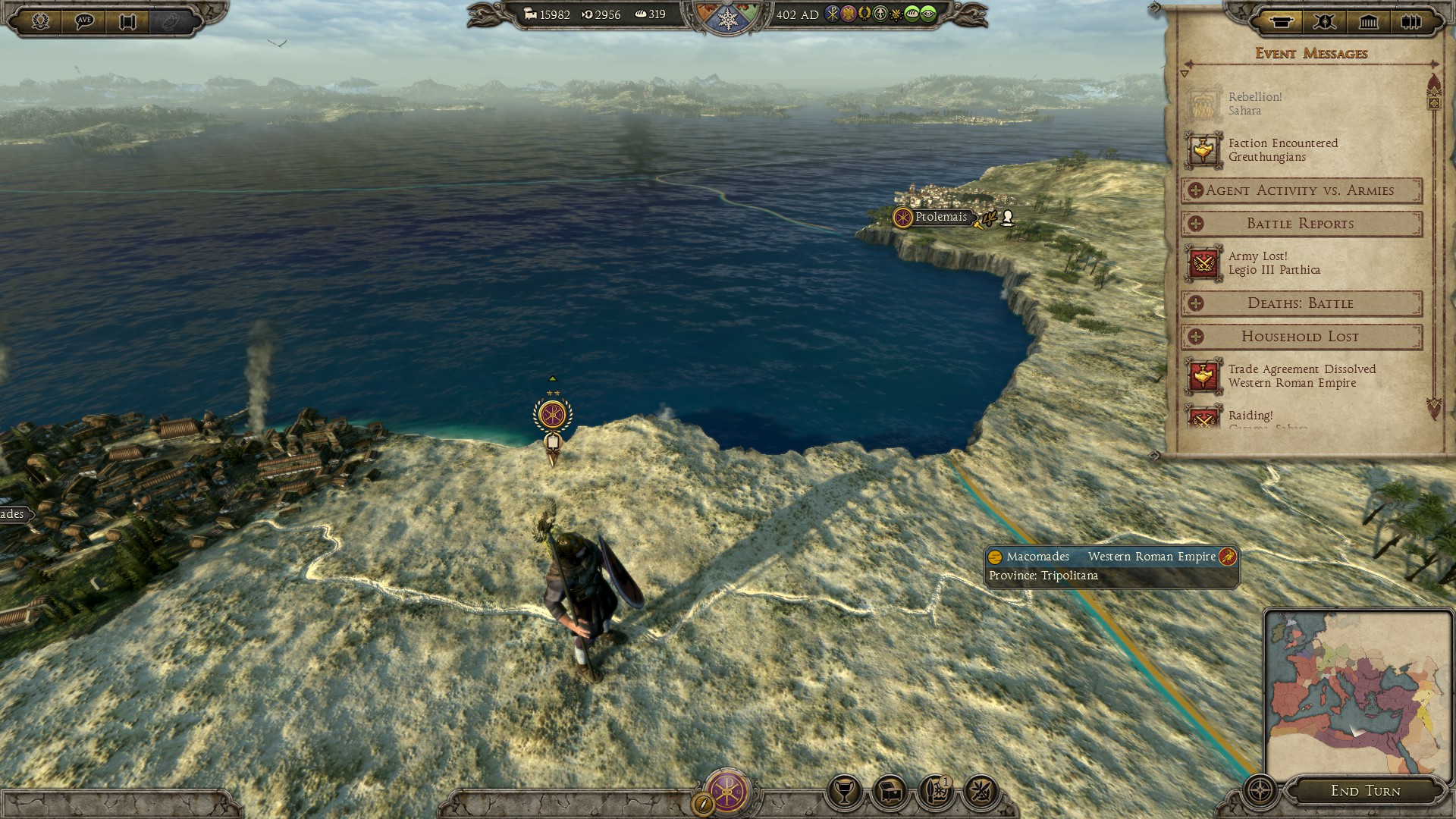
Task: Open the scroll icon in top-left bar
Action: click(127, 20)
